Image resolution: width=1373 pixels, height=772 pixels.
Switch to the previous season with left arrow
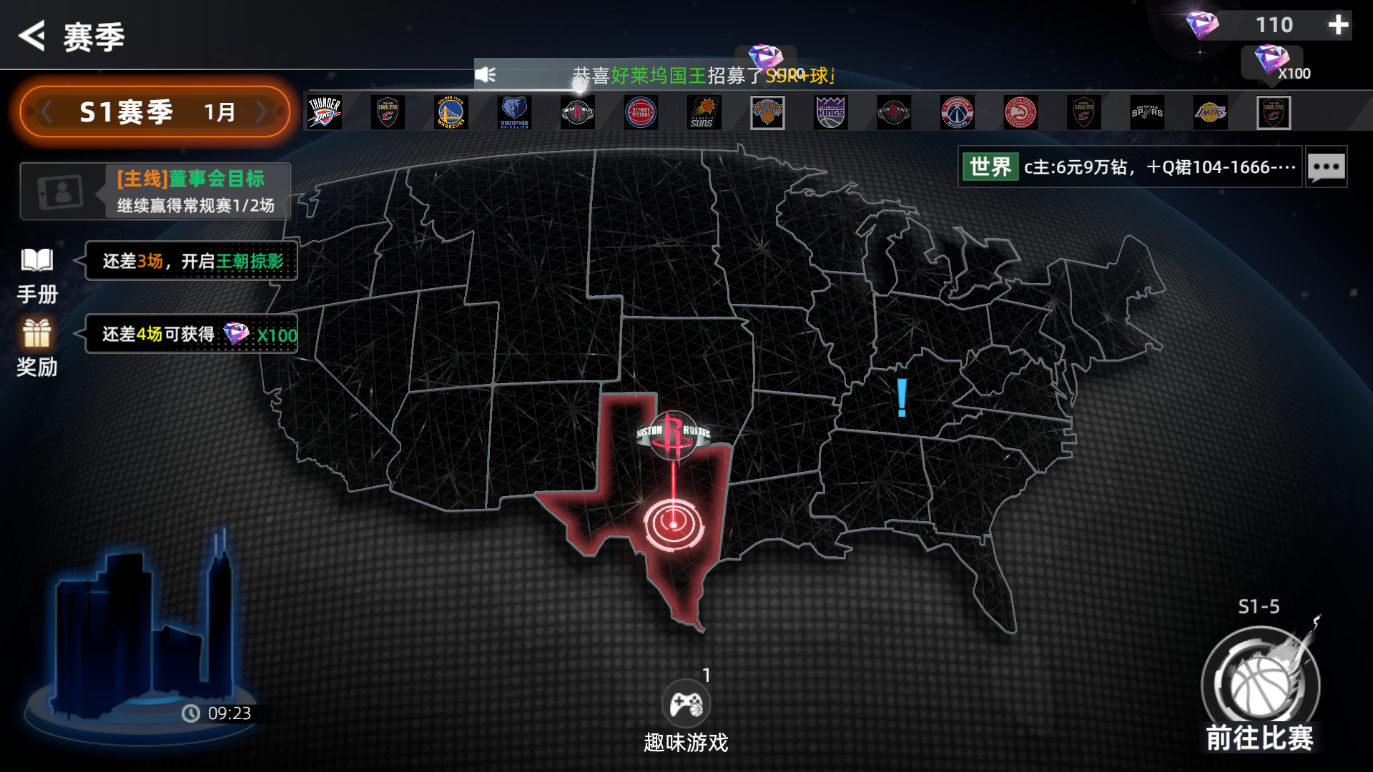[46, 112]
